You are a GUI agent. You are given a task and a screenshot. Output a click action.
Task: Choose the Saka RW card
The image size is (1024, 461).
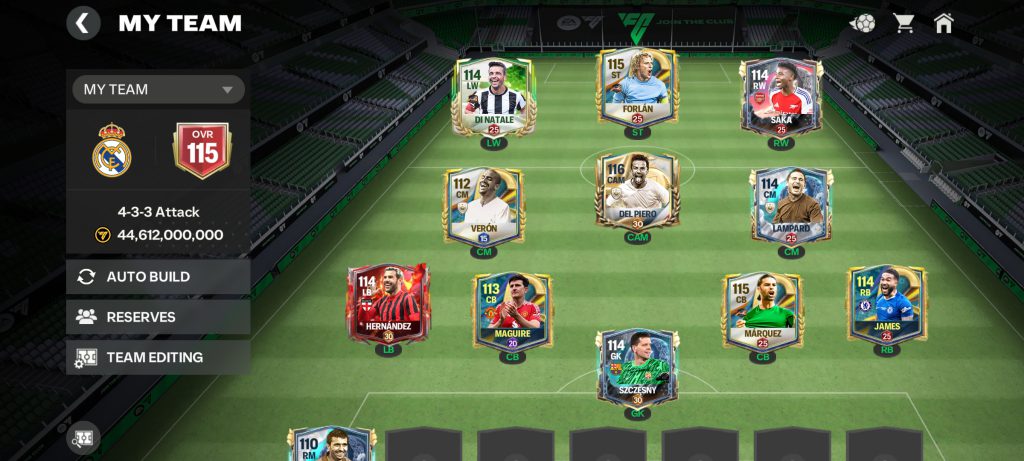coord(781,97)
